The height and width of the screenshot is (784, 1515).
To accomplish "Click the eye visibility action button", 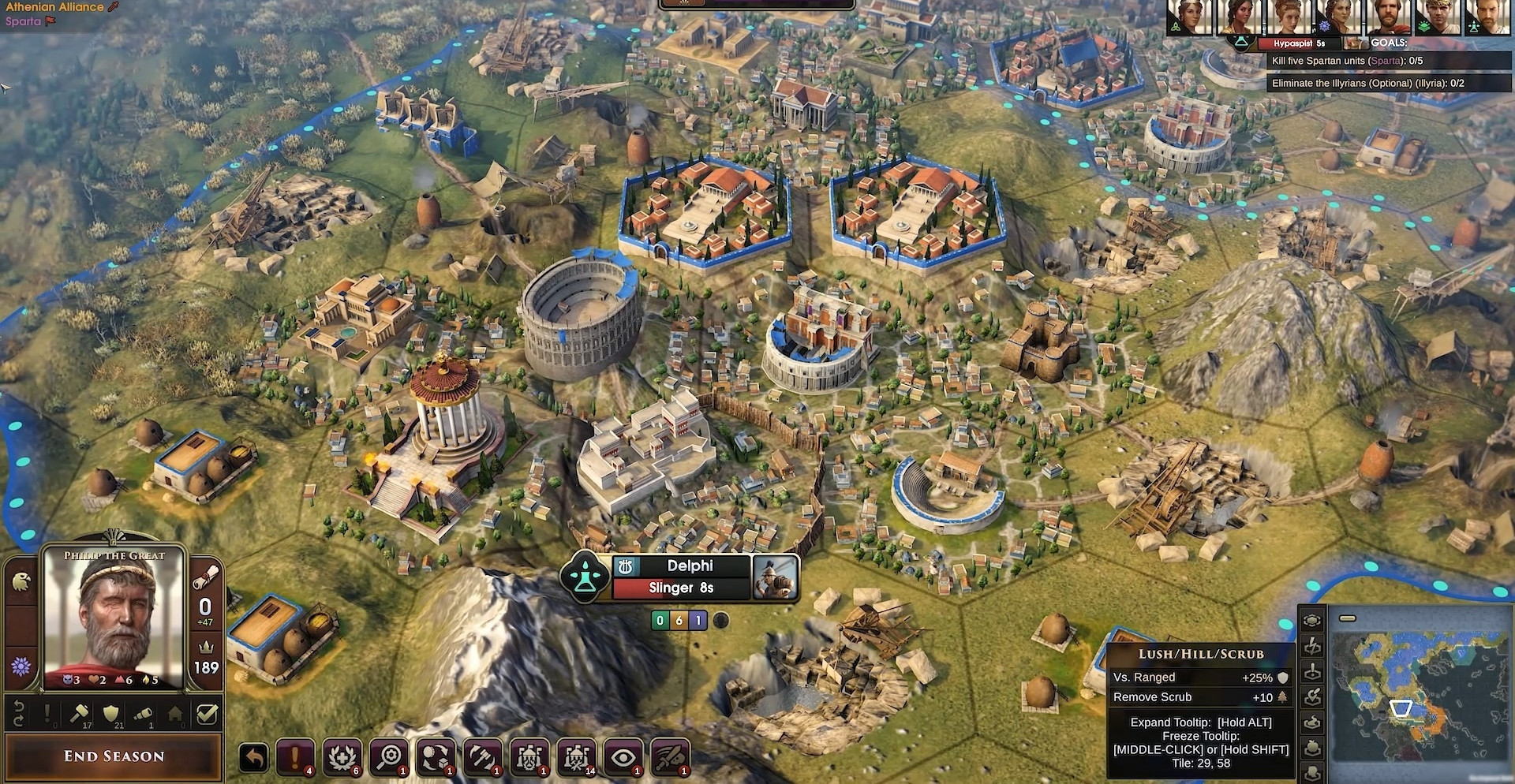I will [x=623, y=758].
